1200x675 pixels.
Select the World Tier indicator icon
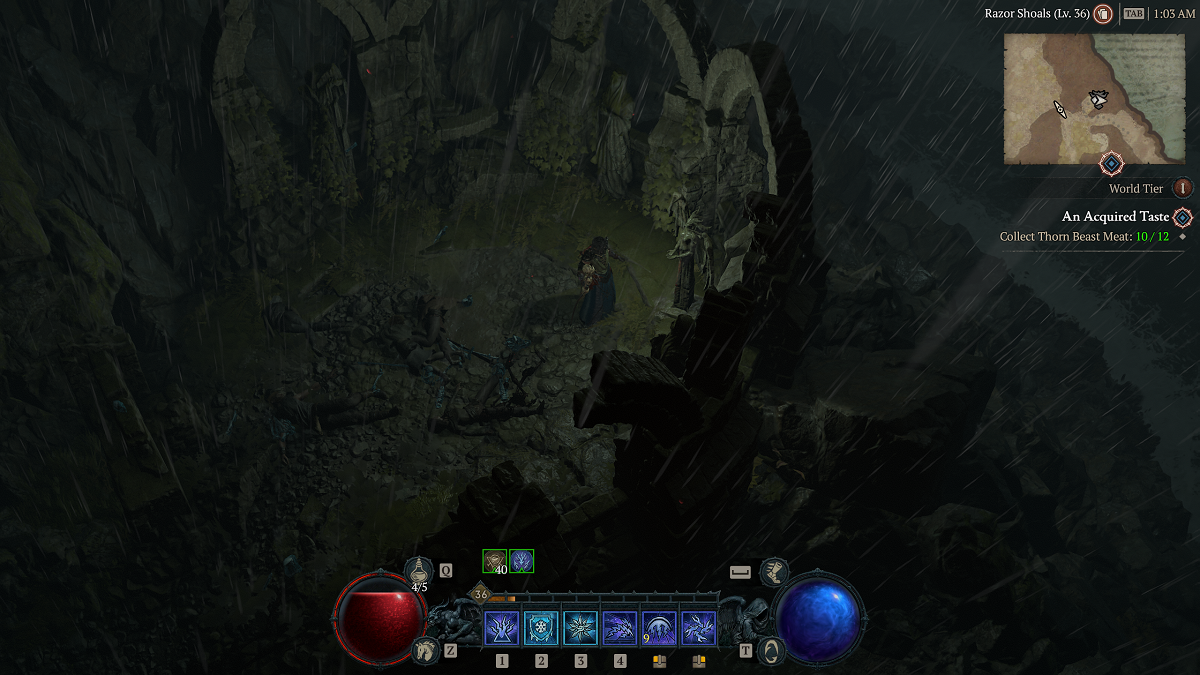pos(1183,188)
